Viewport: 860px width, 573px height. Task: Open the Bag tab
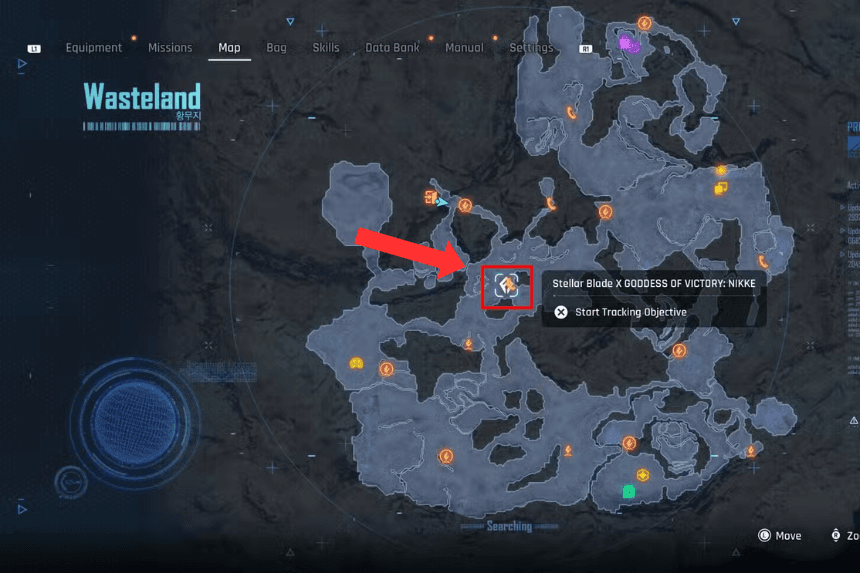point(276,48)
